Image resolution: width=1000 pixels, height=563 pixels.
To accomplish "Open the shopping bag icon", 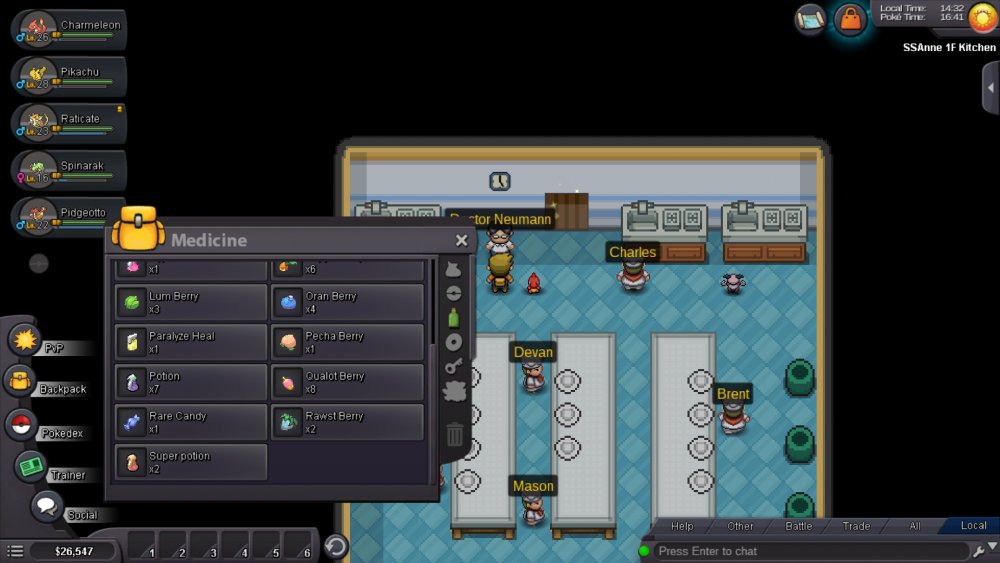I will [x=850, y=19].
